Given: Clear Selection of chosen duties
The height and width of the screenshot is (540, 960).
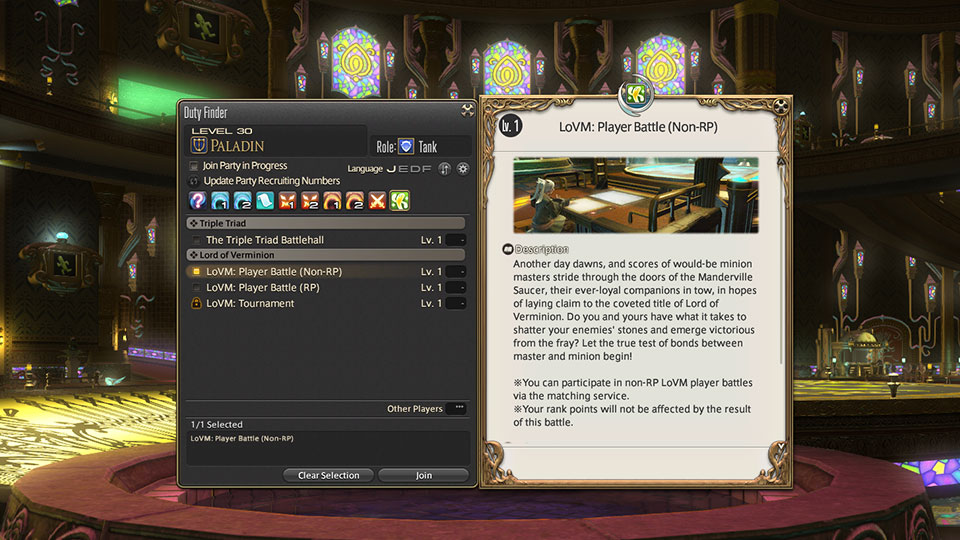Looking at the screenshot, I should click(x=328, y=475).
